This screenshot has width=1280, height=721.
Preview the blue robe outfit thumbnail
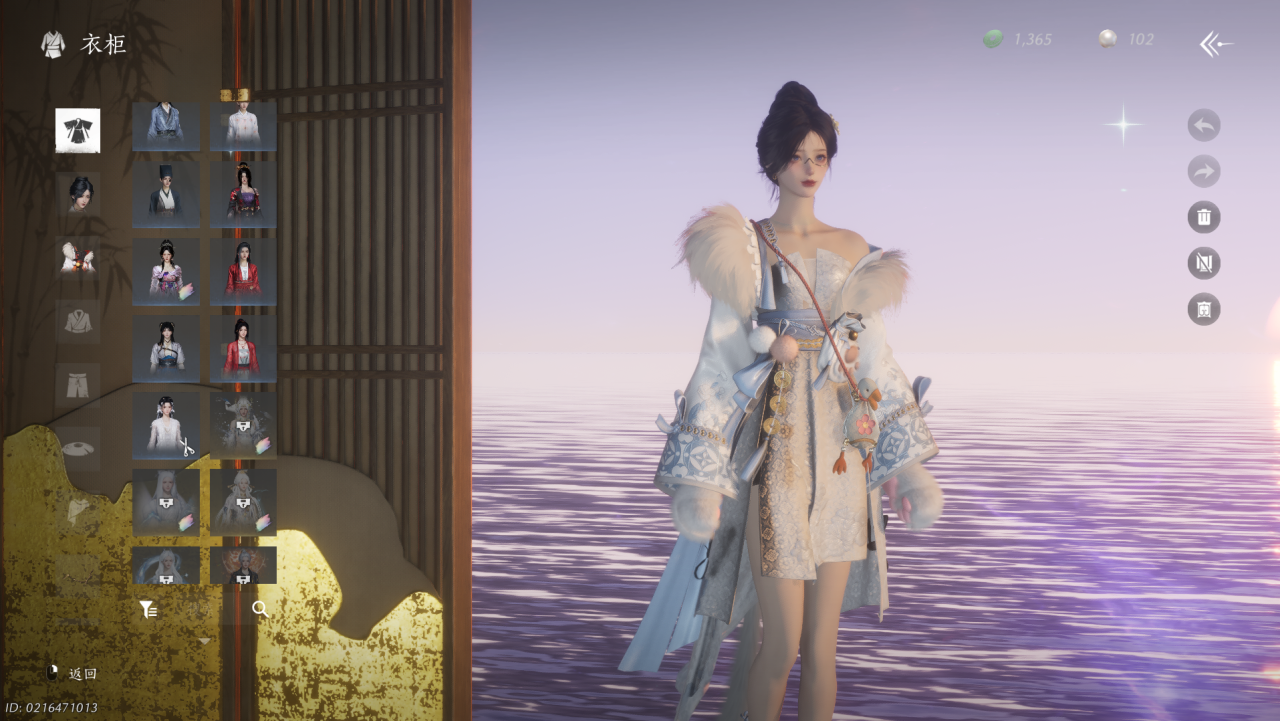coord(166,126)
